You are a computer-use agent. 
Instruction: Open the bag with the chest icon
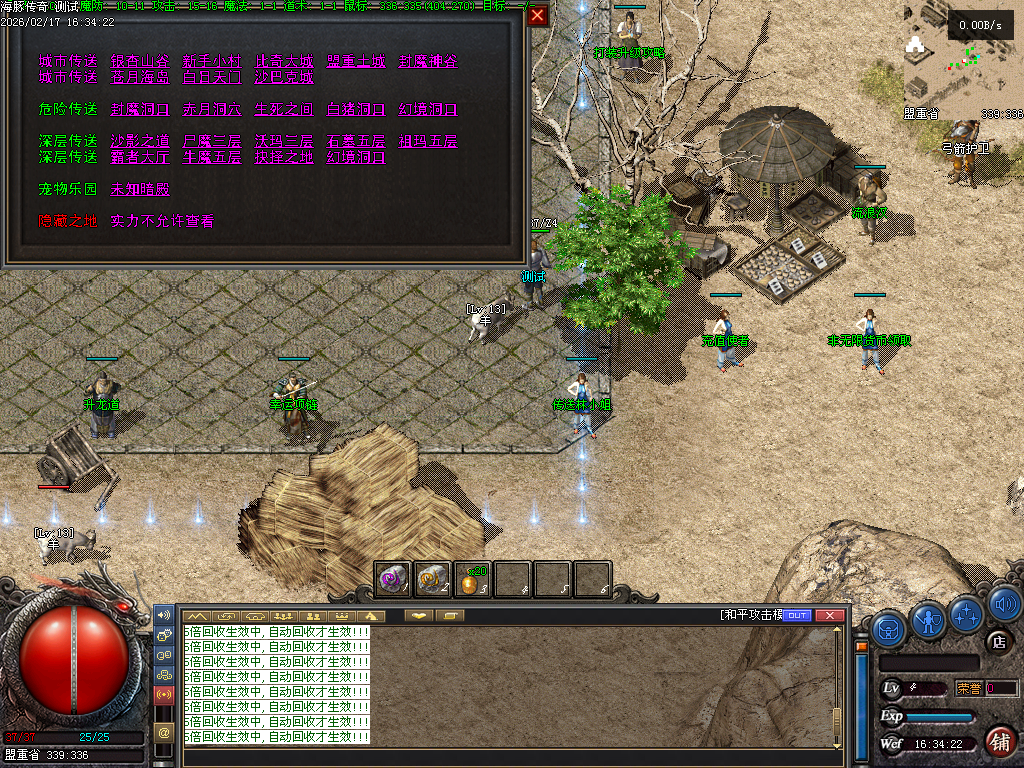(x=889, y=628)
